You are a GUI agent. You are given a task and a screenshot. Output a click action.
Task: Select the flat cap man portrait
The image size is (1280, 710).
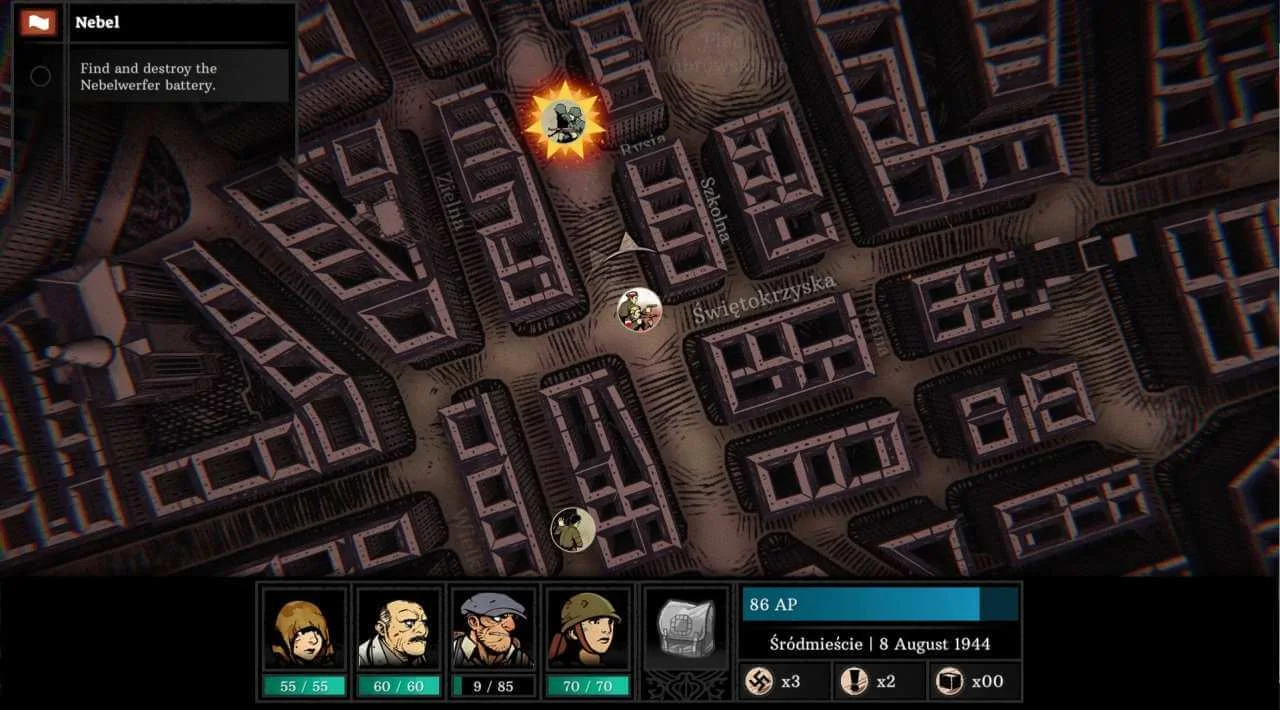[x=493, y=630]
